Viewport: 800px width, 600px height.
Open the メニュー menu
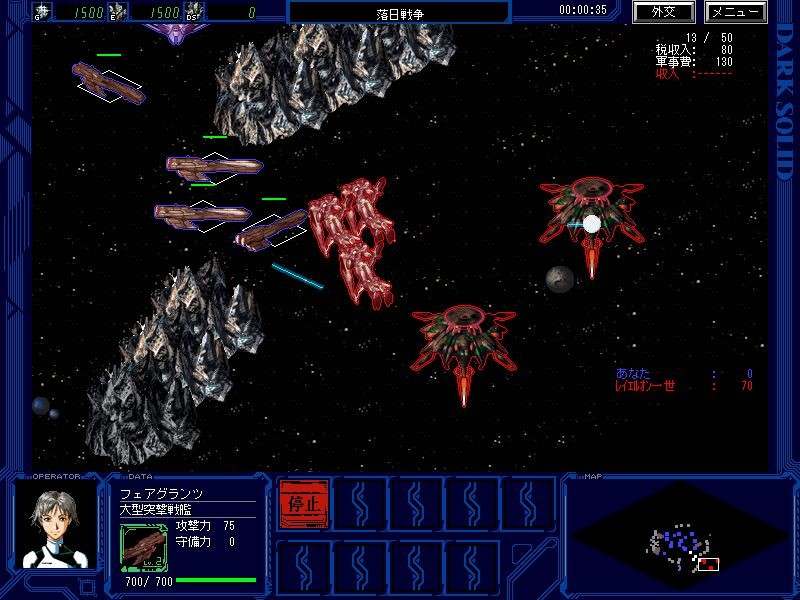pyautogui.click(x=736, y=12)
